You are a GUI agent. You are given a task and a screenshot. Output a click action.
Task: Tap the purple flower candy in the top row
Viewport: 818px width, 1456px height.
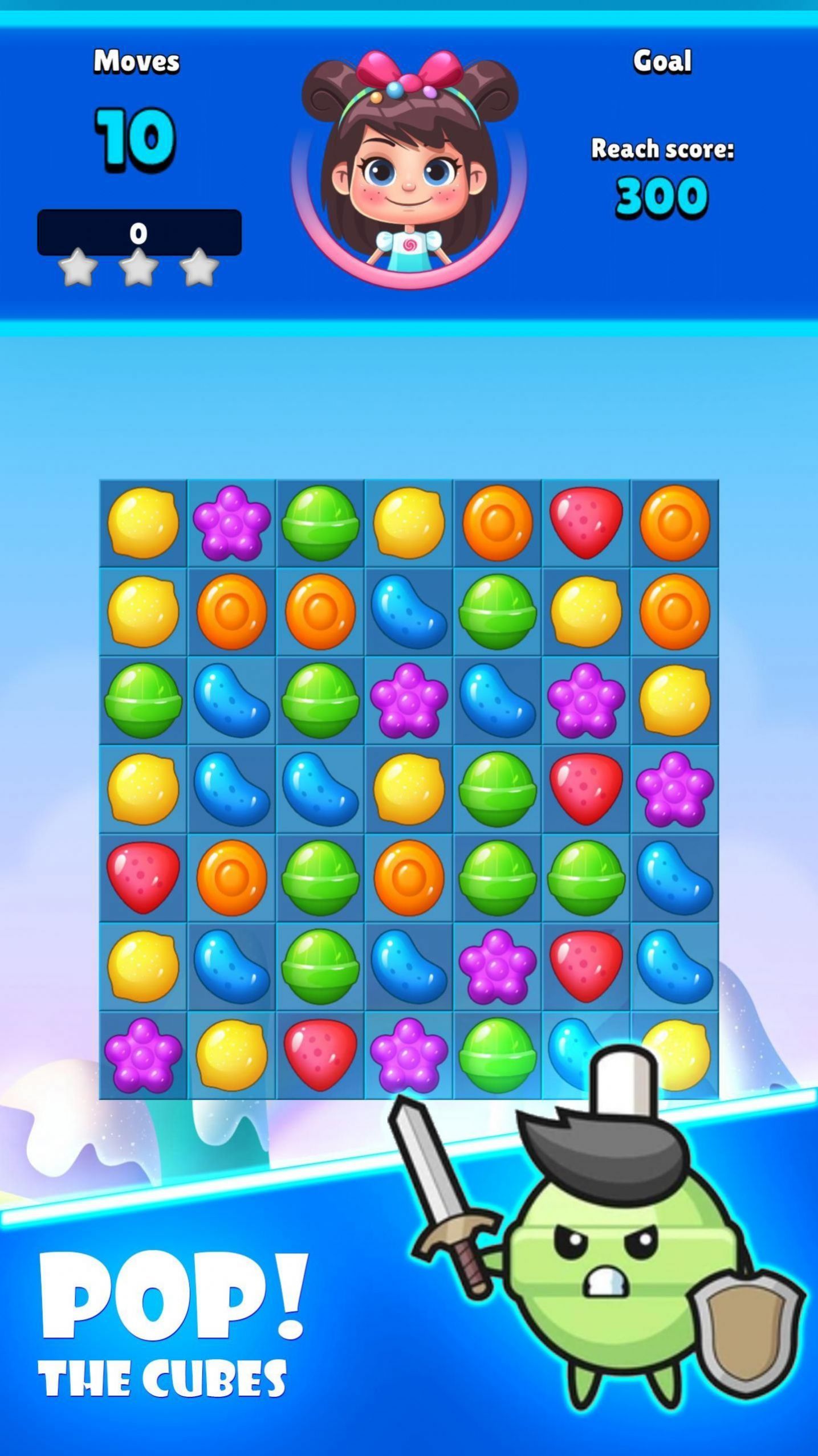coord(231,523)
